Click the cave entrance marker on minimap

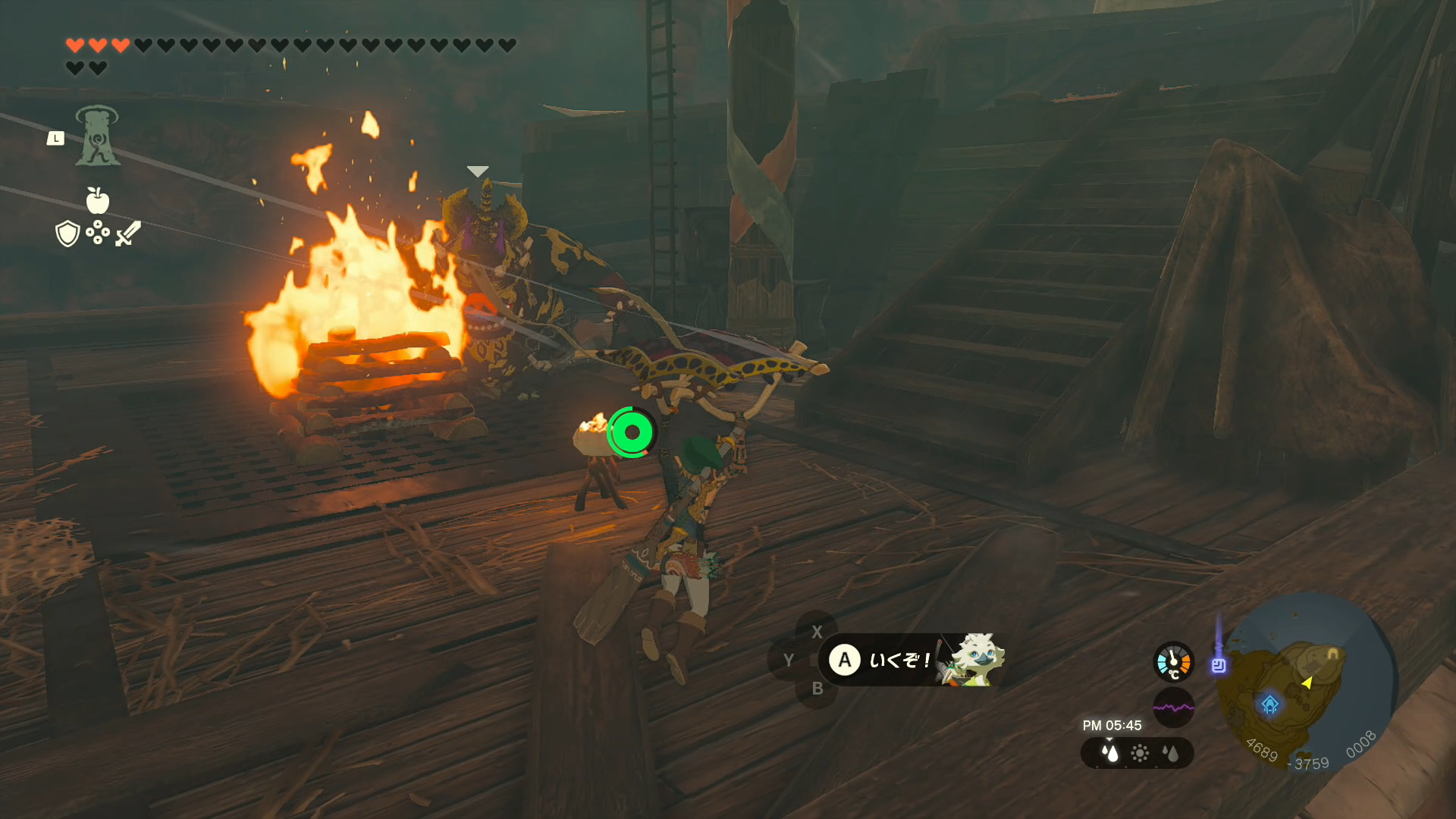1332,652
